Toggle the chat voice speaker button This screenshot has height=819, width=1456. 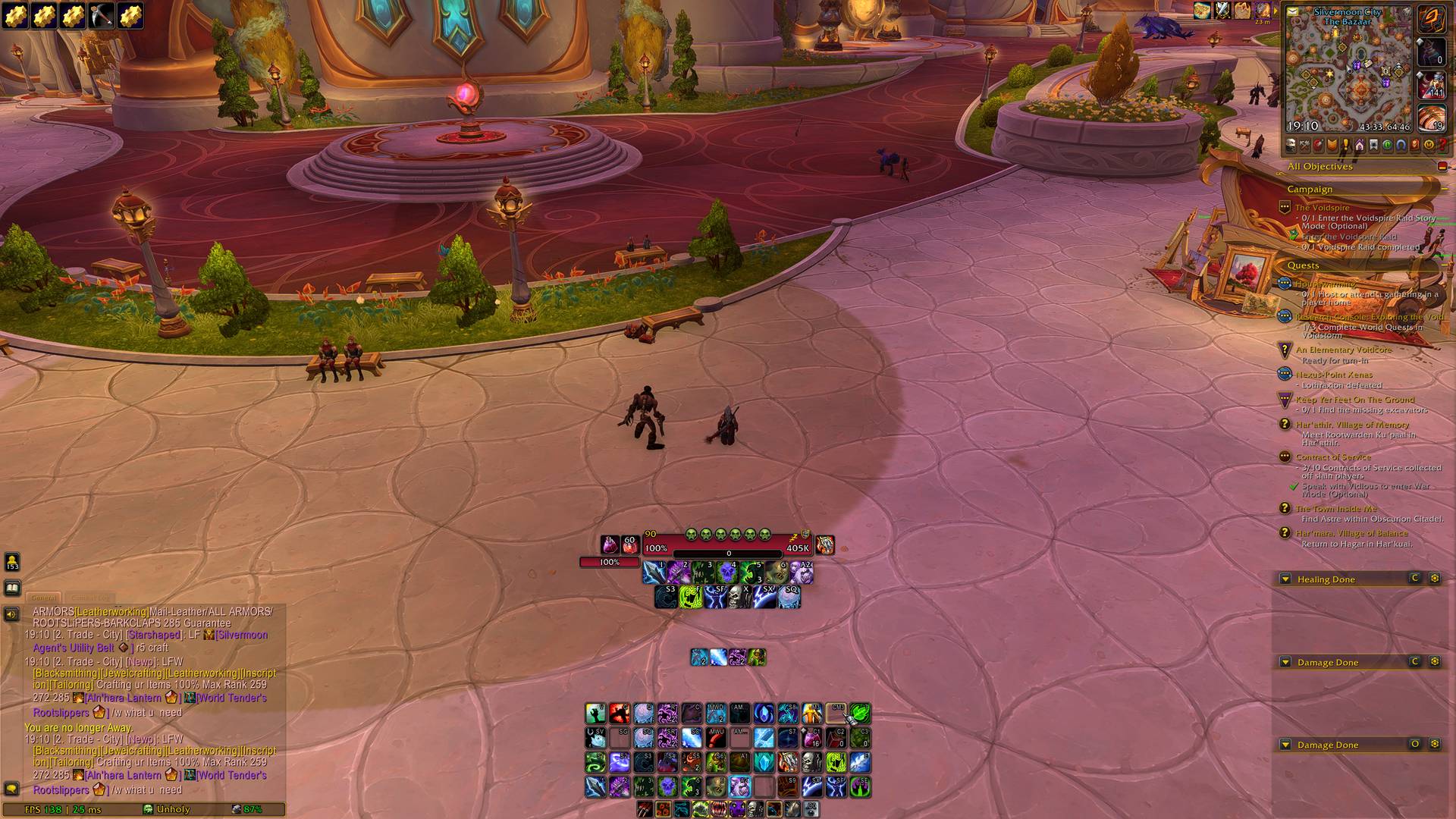point(12,614)
